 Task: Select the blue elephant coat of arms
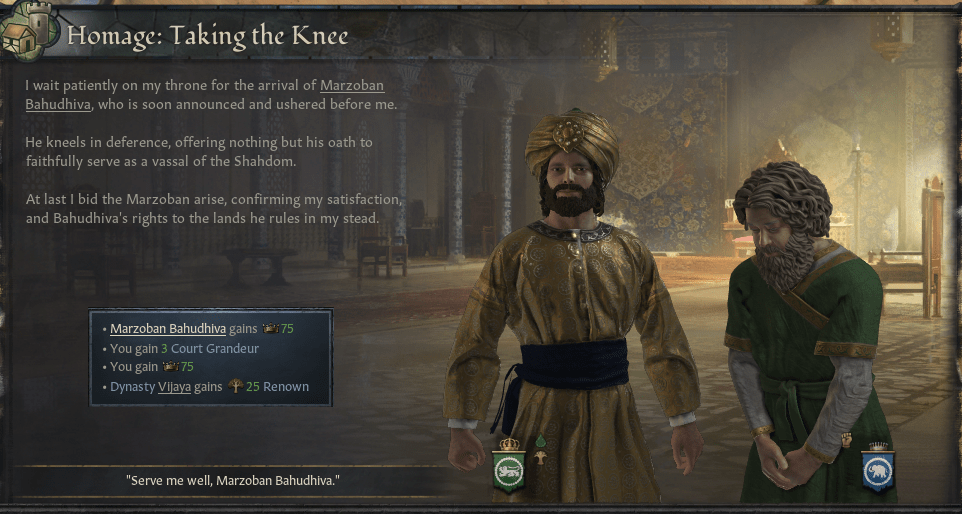(x=879, y=469)
